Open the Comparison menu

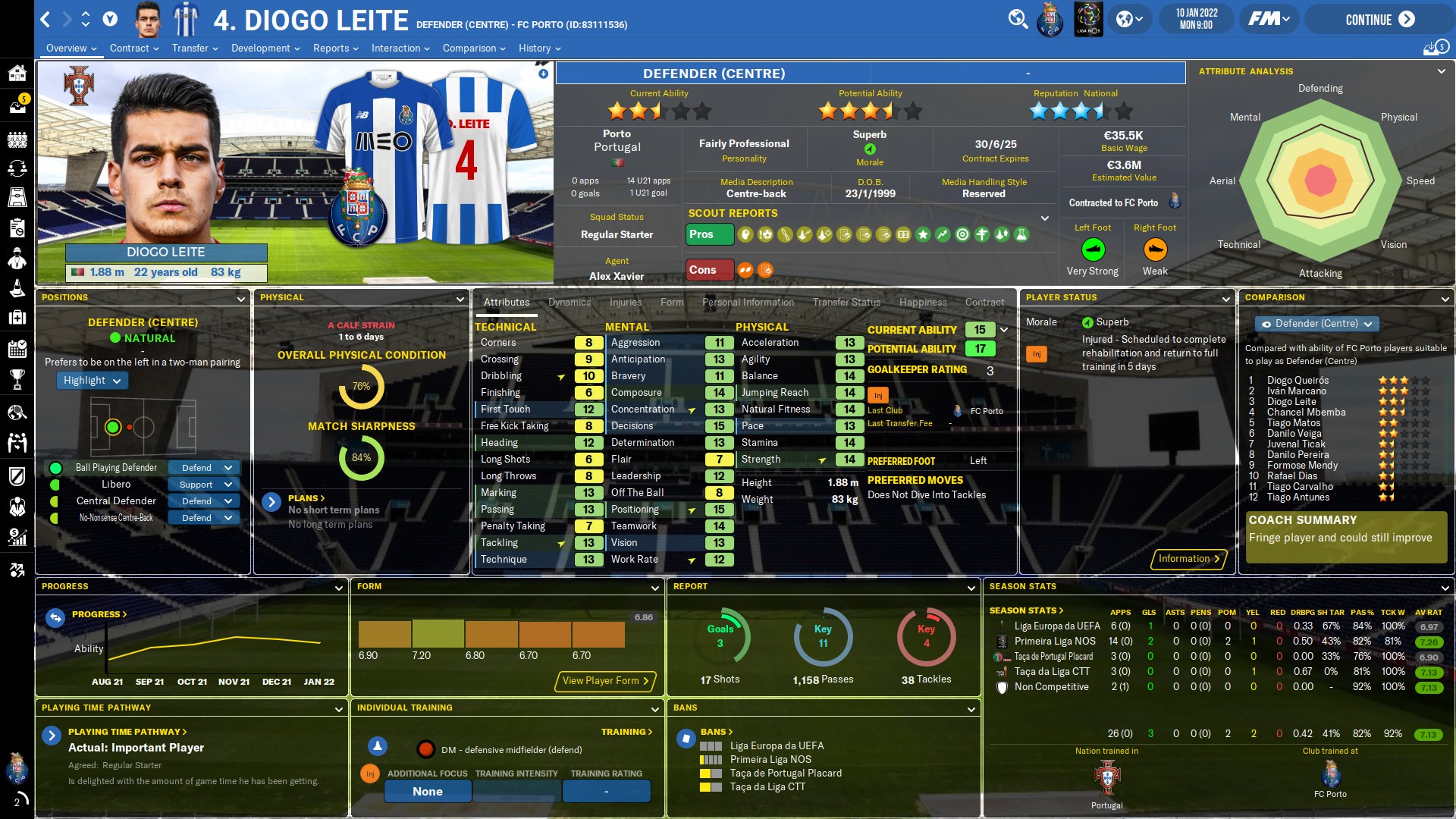point(474,49)
